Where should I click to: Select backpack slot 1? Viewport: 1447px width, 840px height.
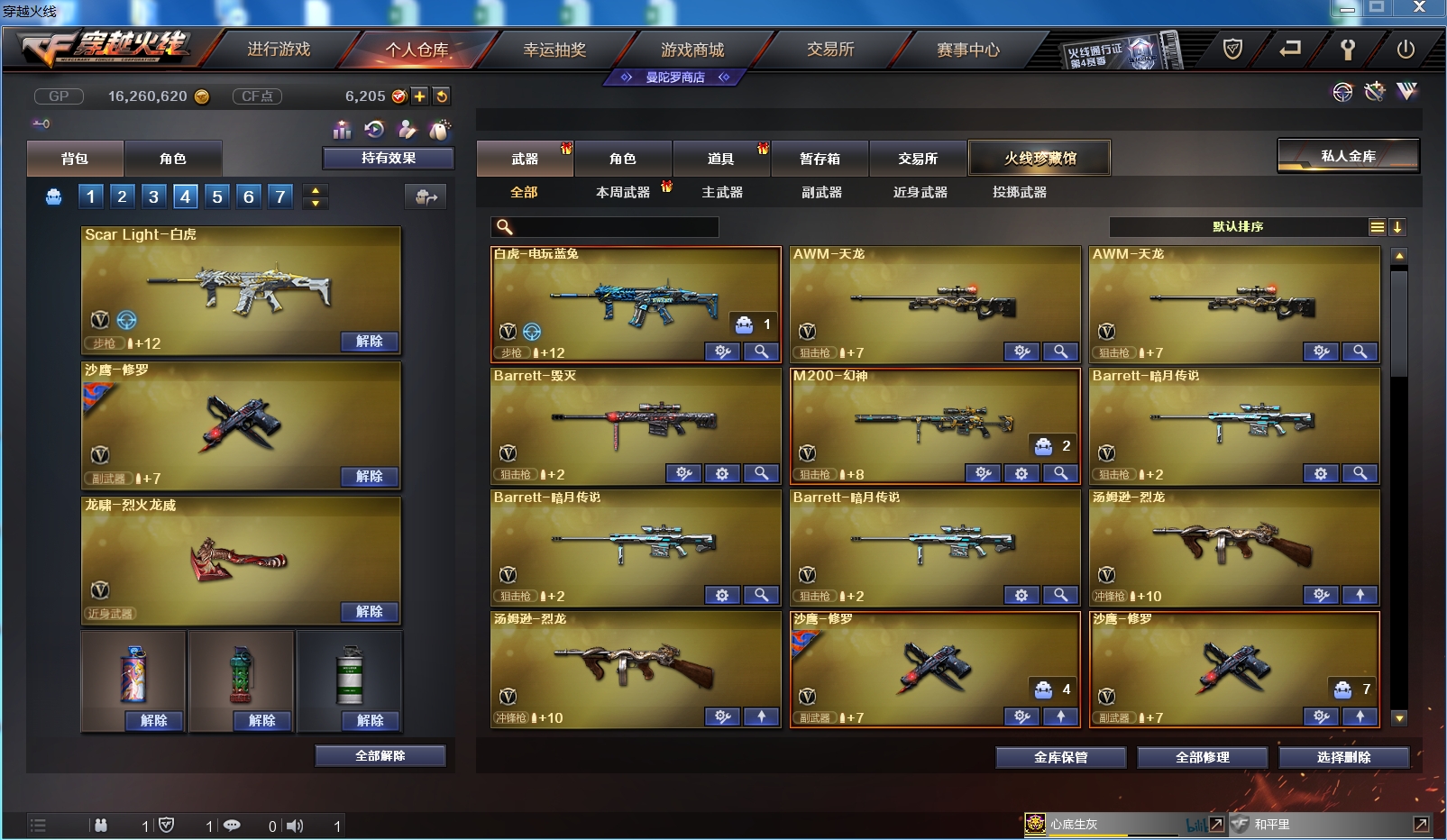click(x=89, y=196)
